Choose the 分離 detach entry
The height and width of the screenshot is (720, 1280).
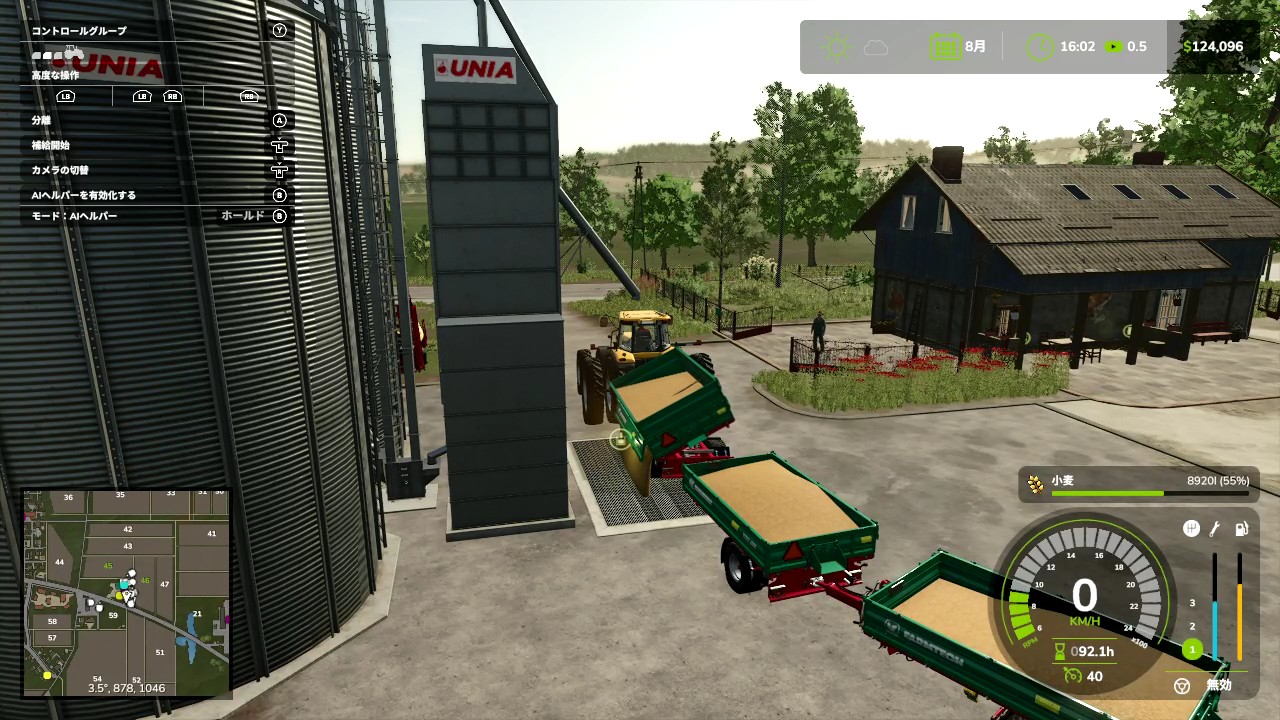coord(41,120)
